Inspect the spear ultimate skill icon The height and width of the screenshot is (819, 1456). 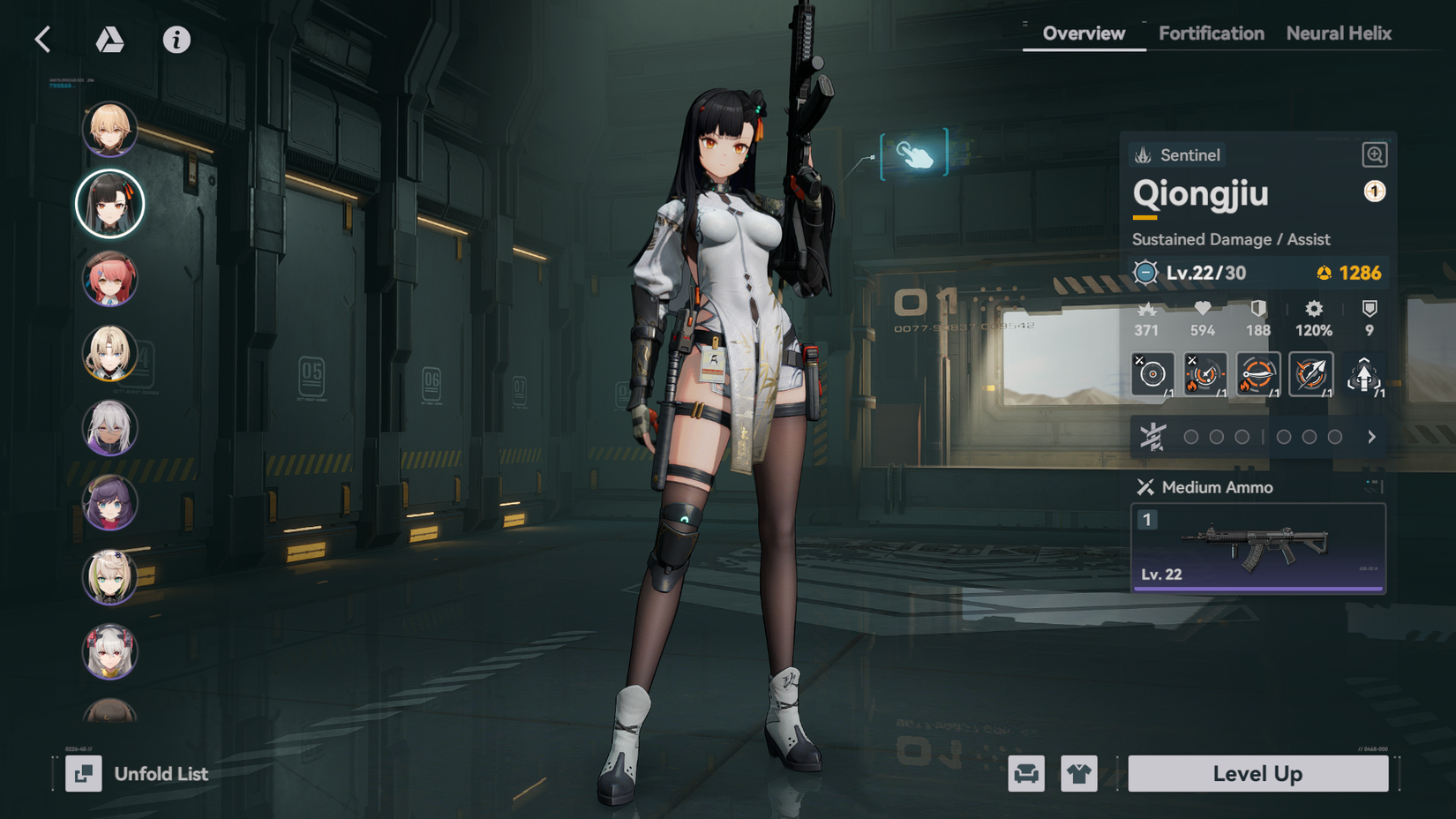(1312, 373)
